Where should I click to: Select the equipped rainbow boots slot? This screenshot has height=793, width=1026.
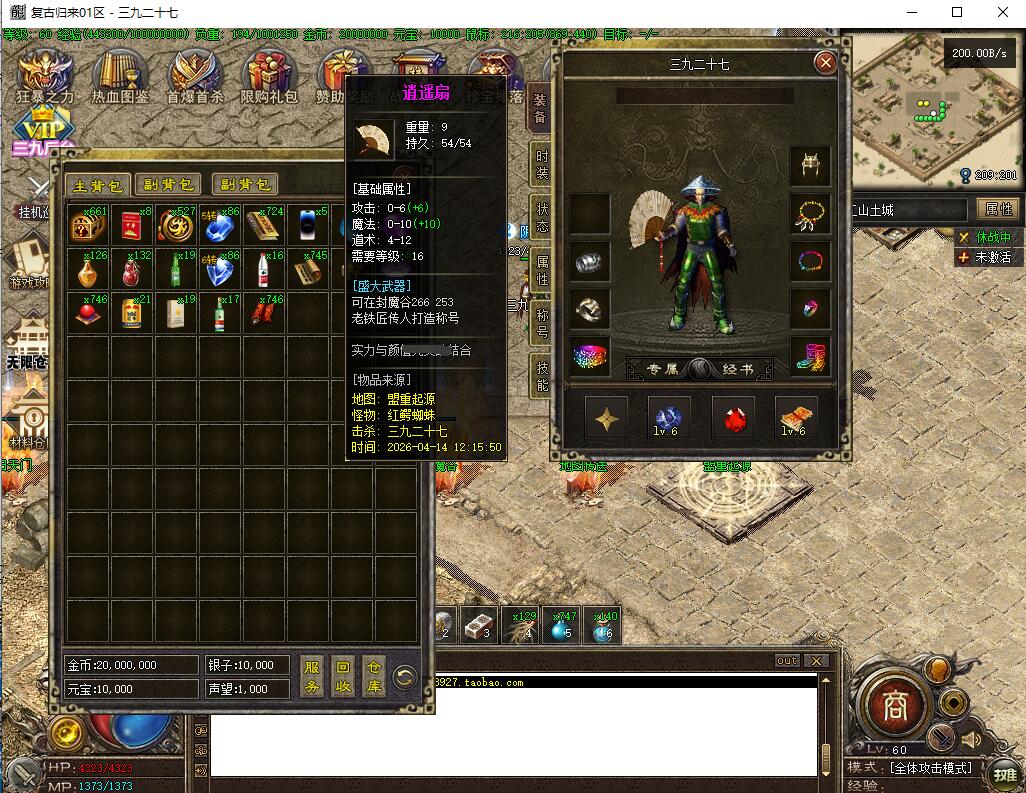[x=810, y=356]
